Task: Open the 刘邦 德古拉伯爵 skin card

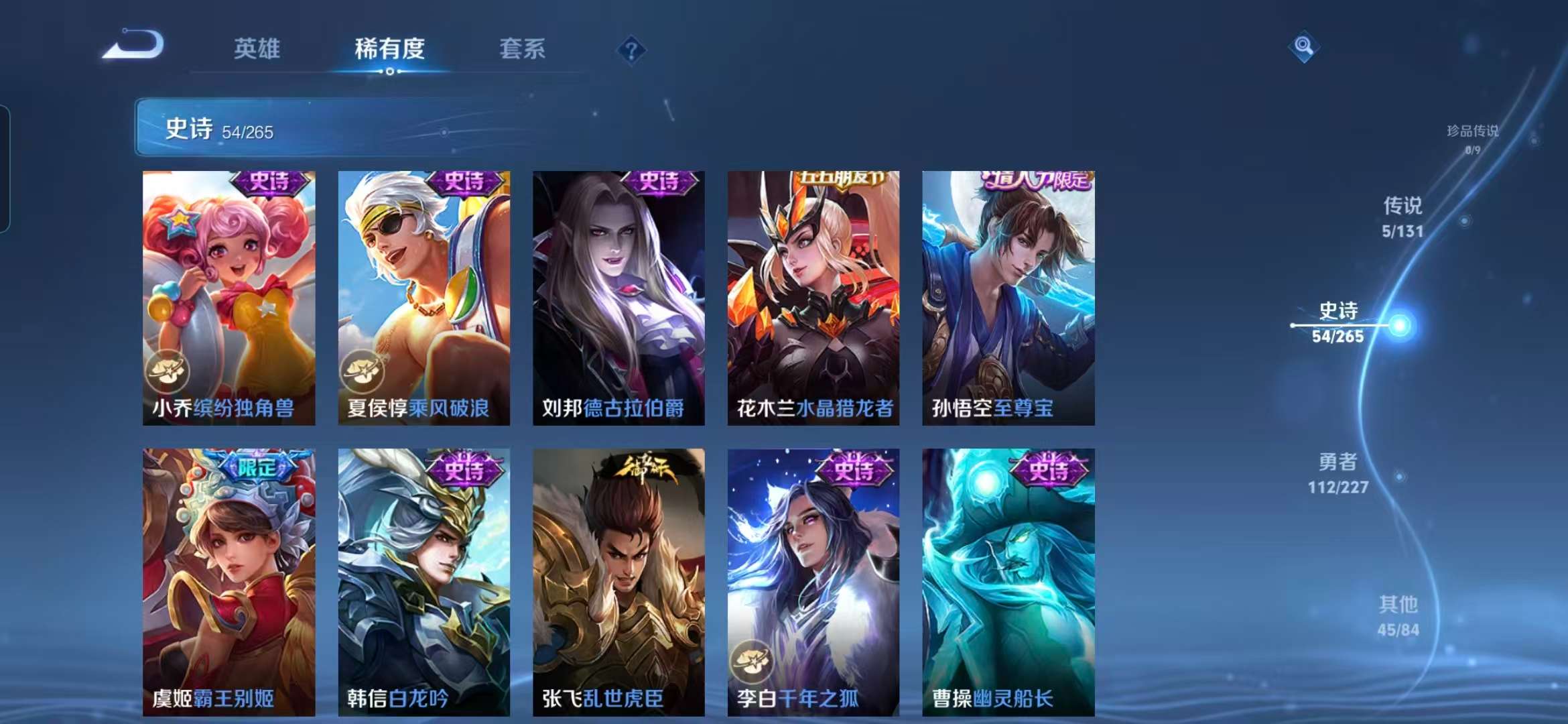Action: click(618, 298)
